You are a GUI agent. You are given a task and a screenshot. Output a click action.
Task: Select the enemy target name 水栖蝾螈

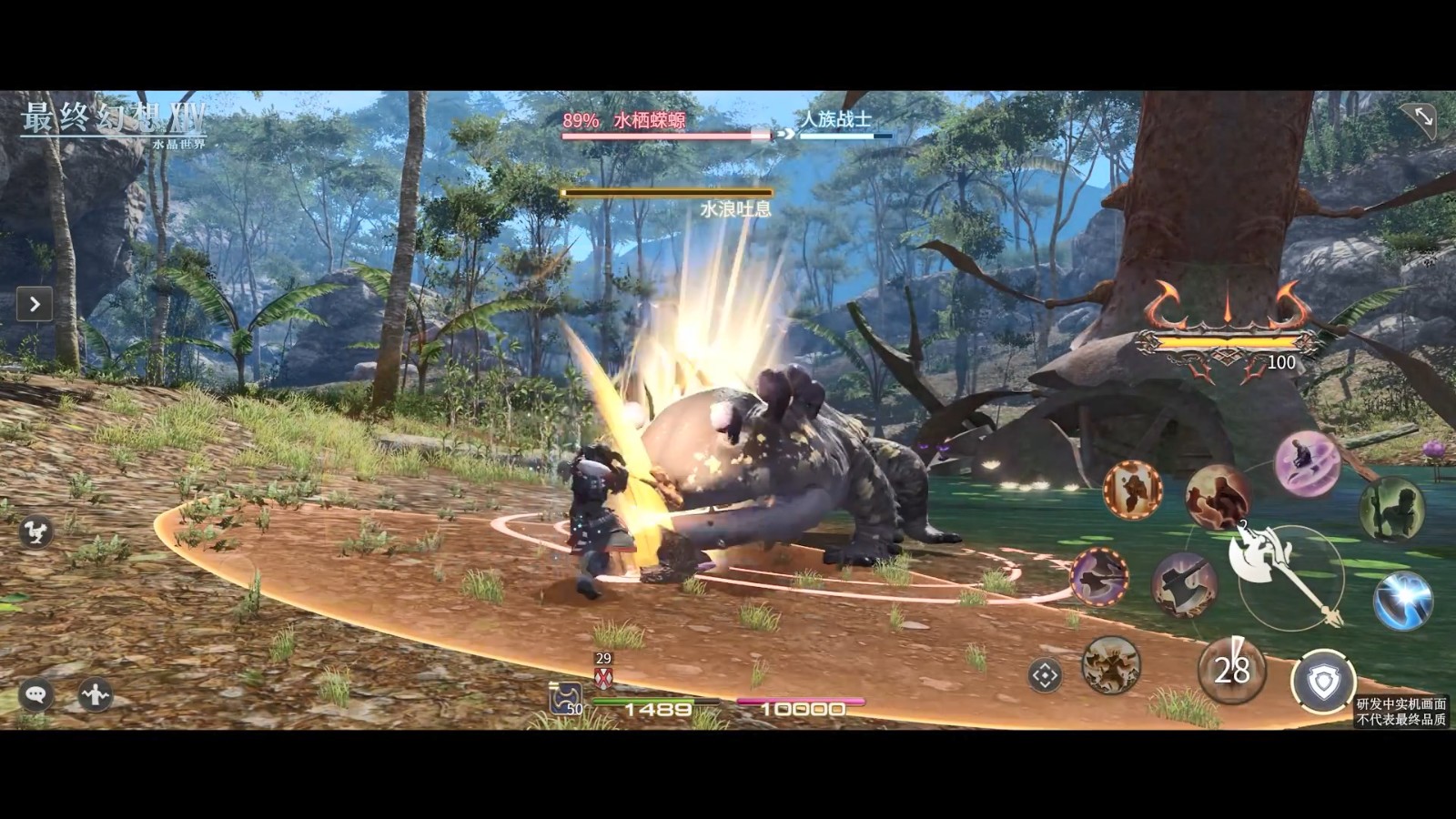pos(649,120)
